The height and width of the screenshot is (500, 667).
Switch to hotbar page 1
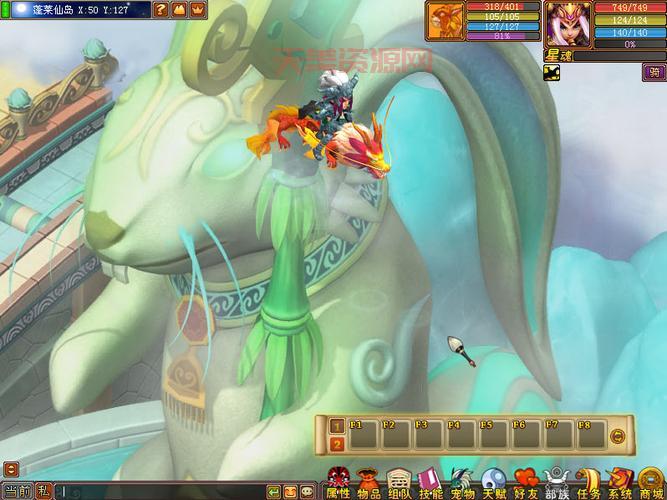click(x=337, y=425)
